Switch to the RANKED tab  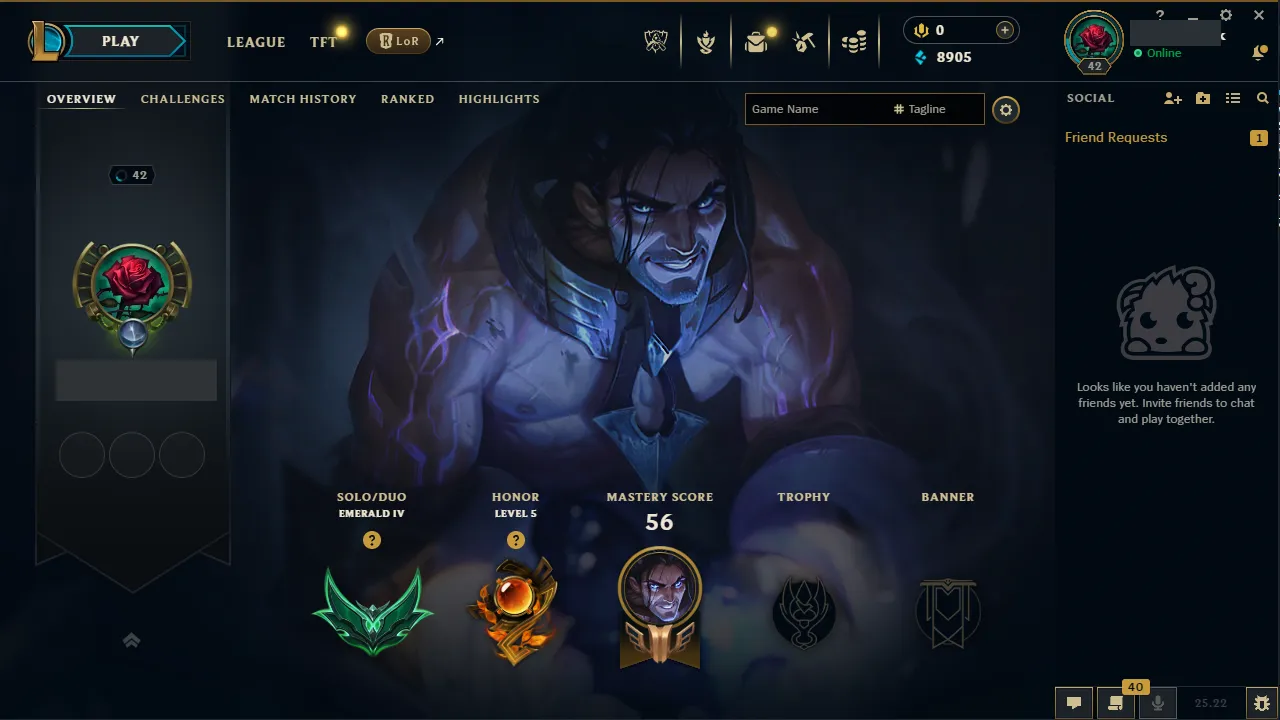(x=407, y=99)
